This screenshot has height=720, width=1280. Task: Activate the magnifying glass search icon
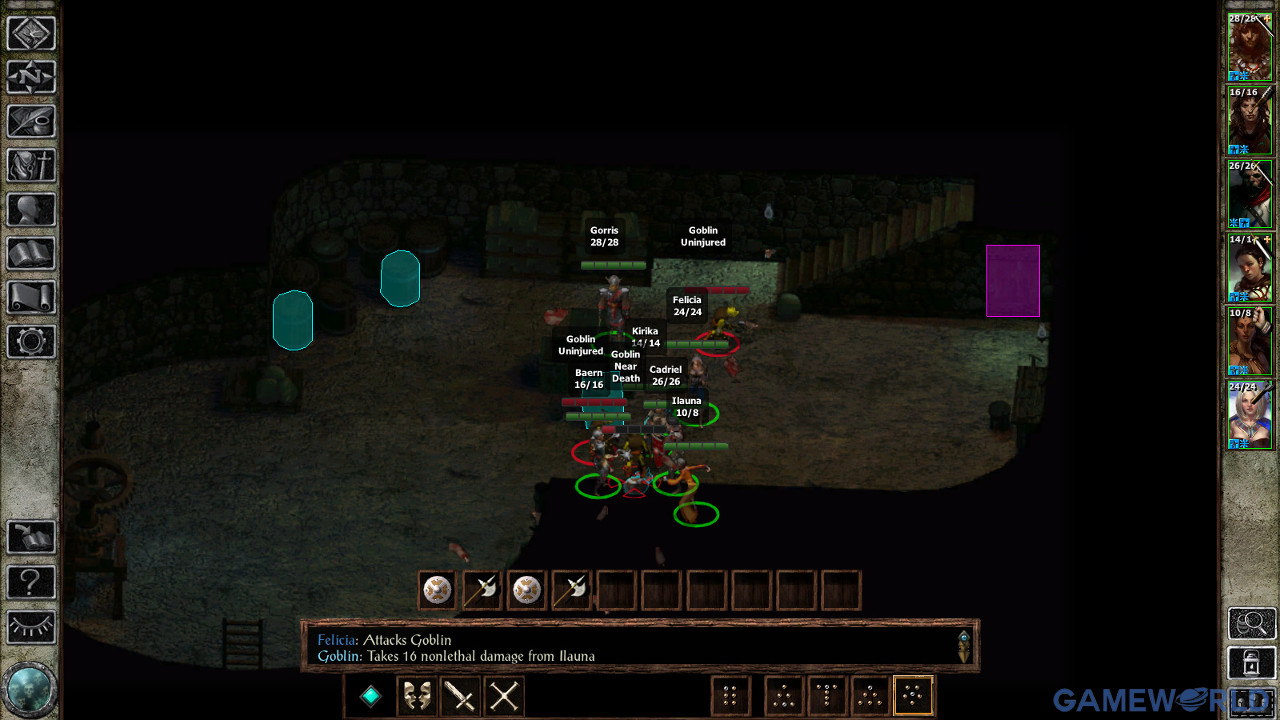[1250, 623]
